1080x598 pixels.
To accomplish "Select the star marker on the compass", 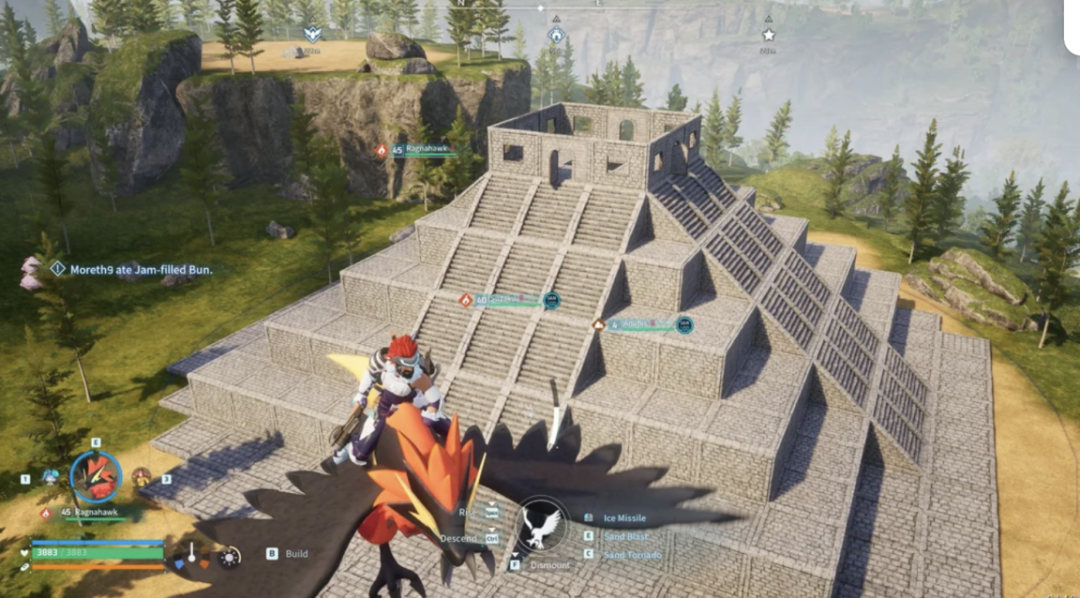I will (768, 34).
